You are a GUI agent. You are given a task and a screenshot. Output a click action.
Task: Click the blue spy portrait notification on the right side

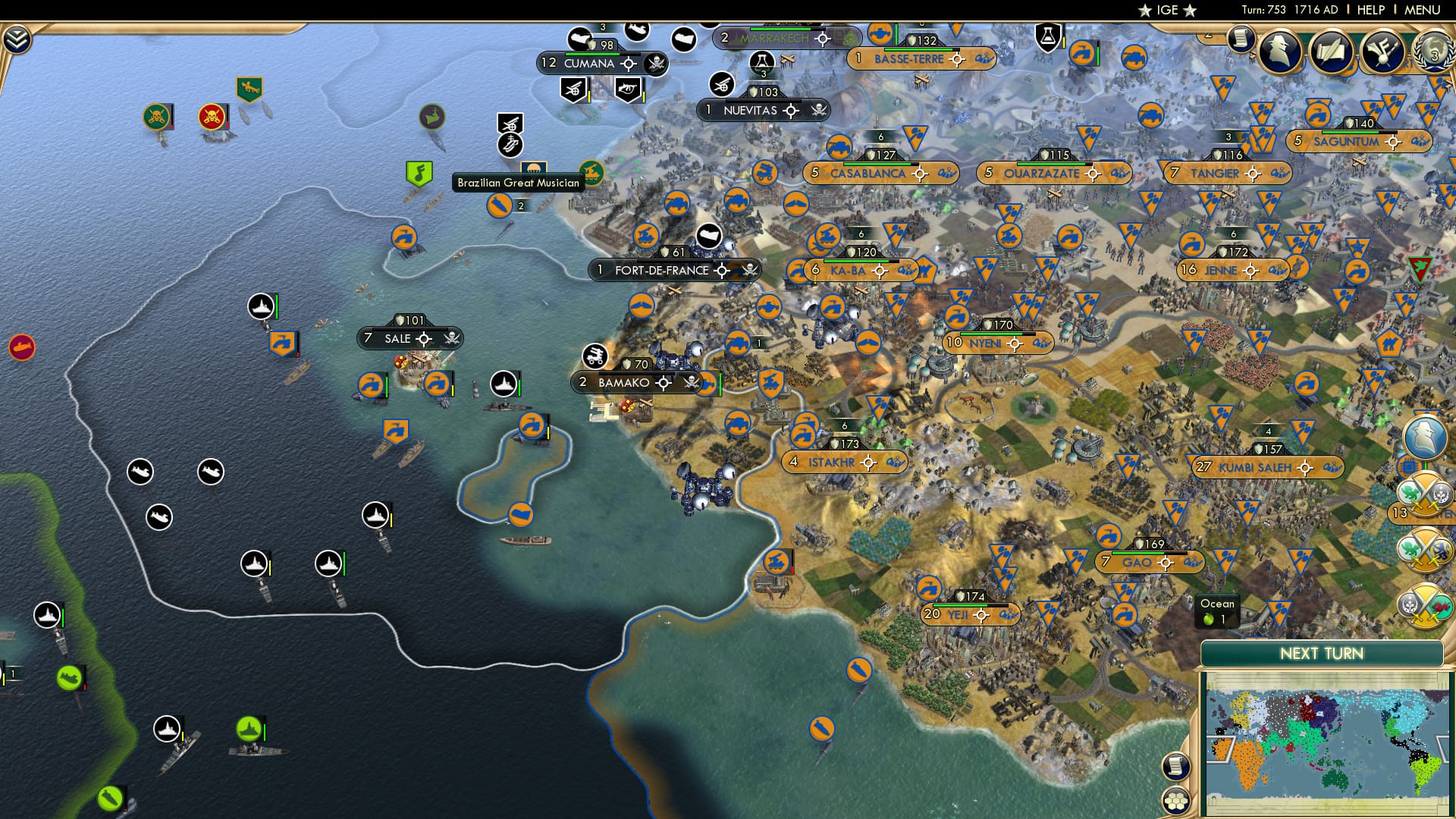click(1425, 438)
